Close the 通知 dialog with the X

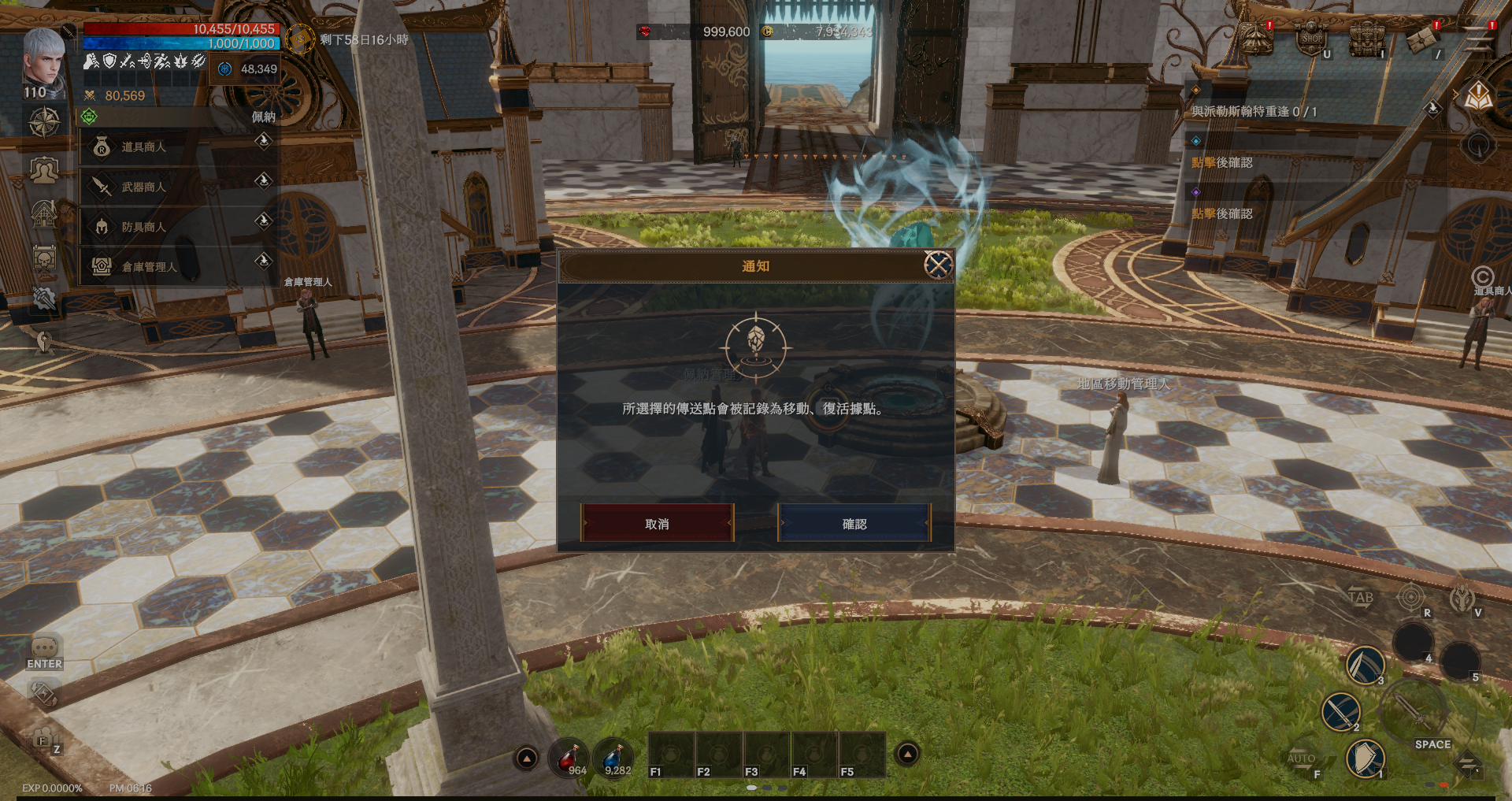(937, 265)
